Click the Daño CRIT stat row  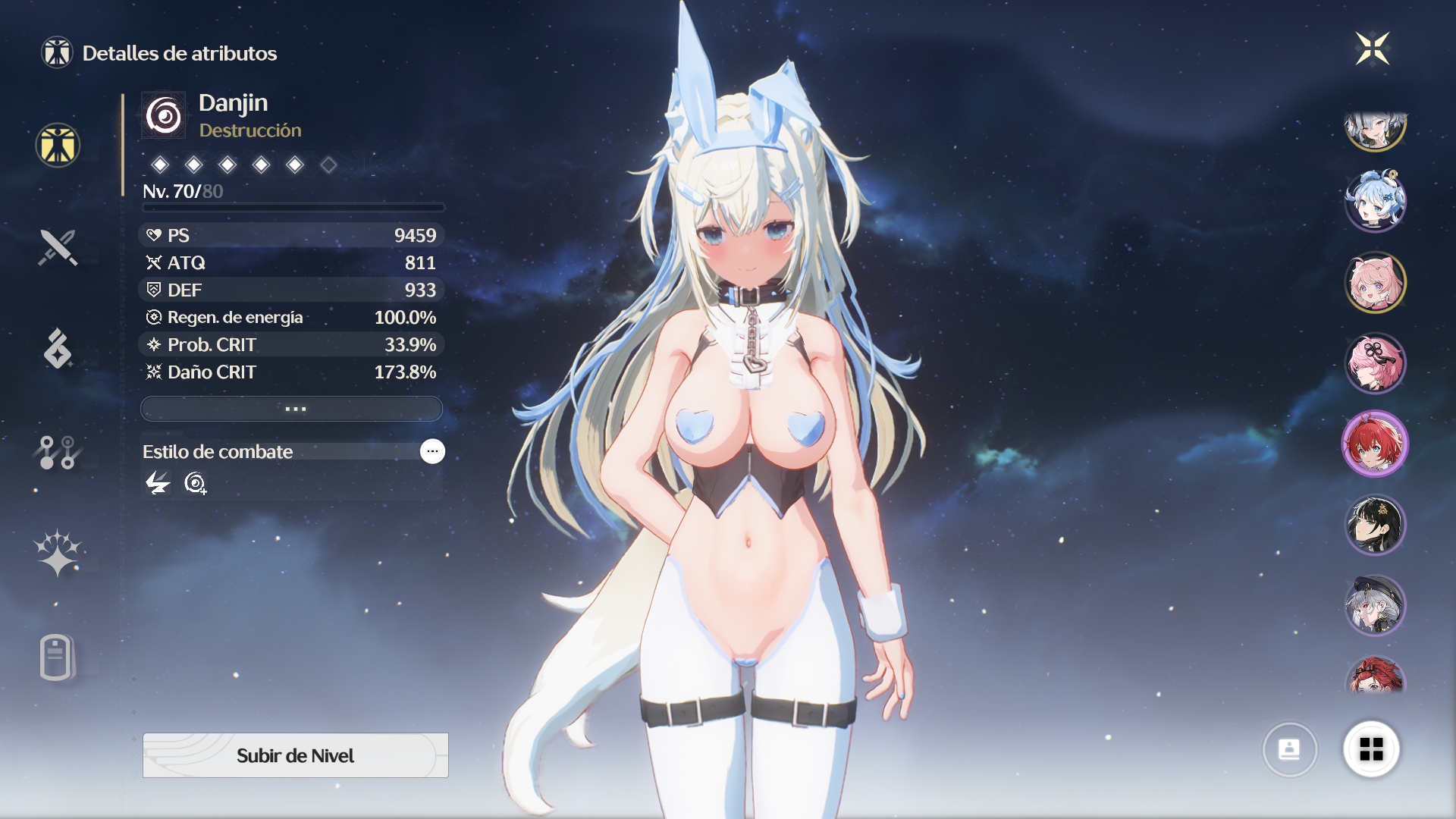291,372
